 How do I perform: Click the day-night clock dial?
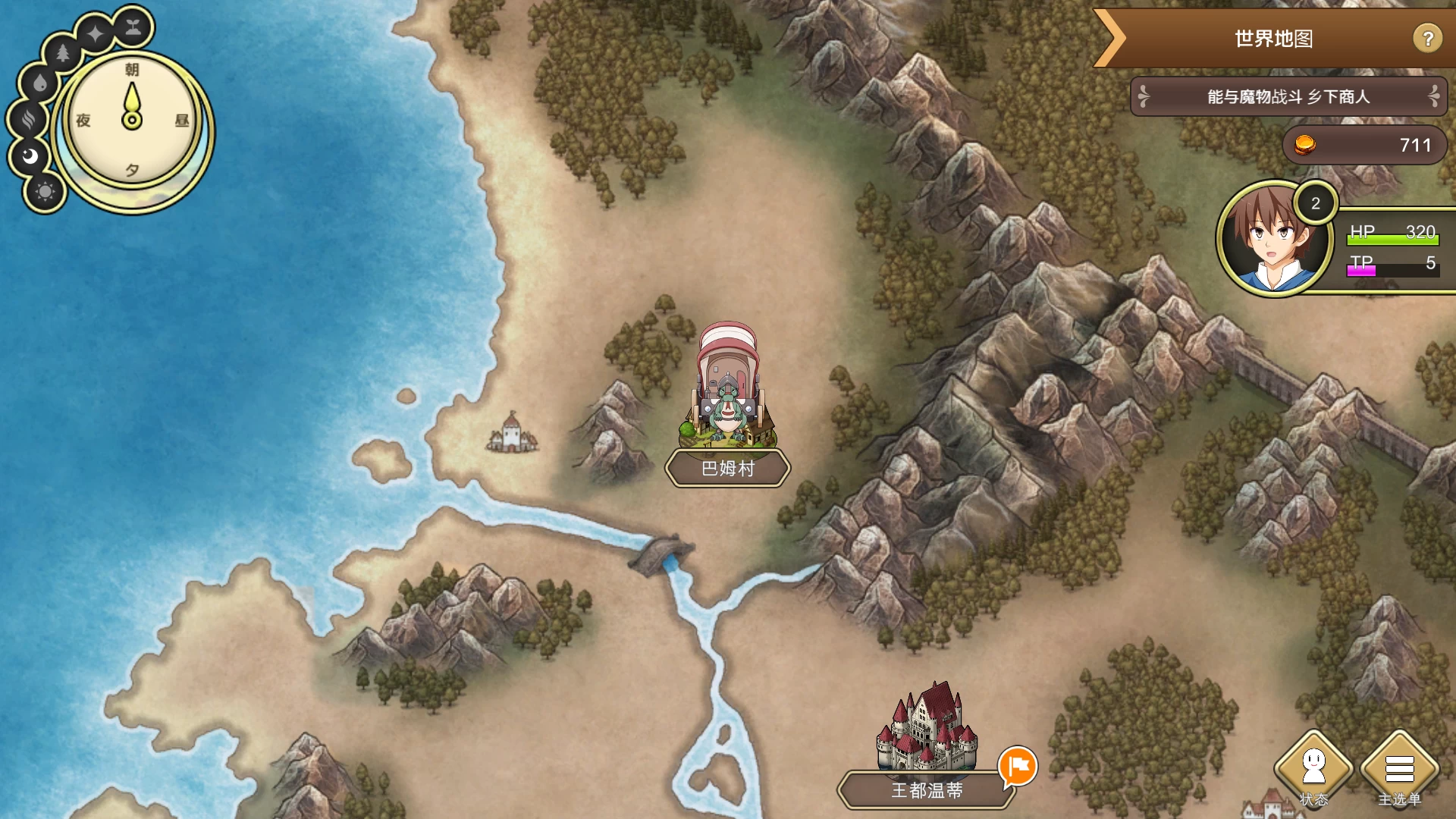click(132, 121)
